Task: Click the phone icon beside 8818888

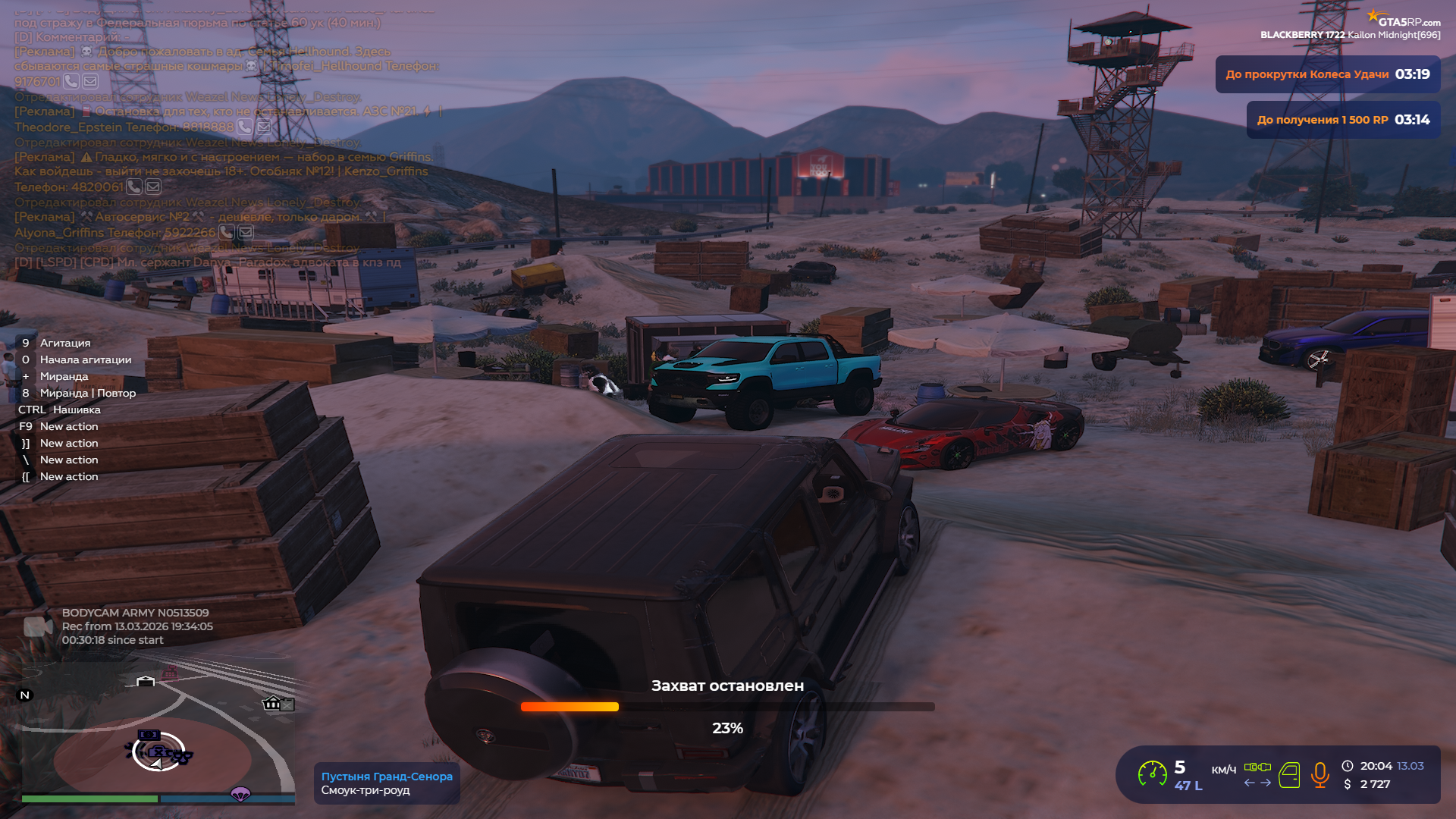Action: pyautogui.click(x=245, y=127)
